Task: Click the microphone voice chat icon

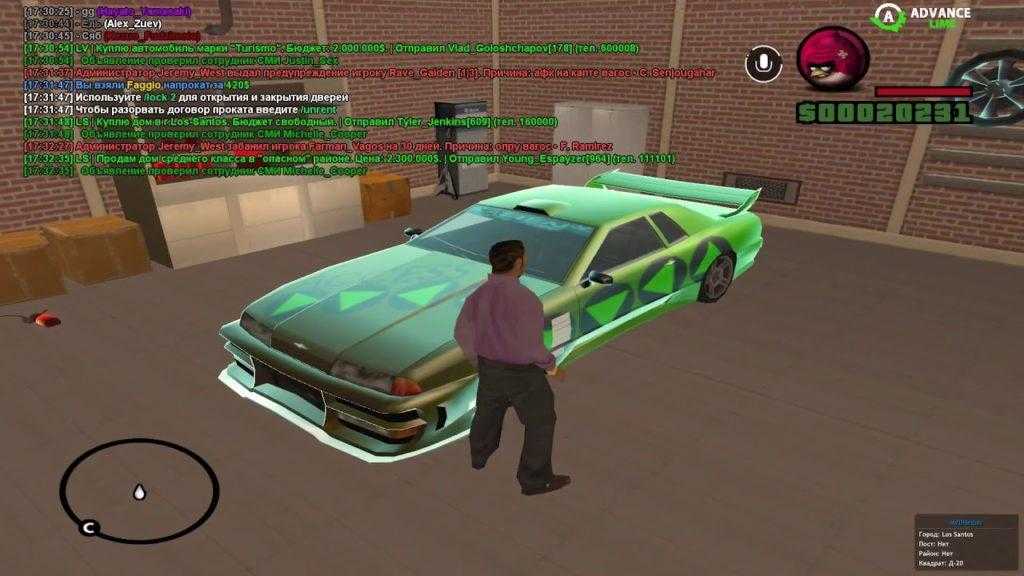Action: tap(763, 64)
